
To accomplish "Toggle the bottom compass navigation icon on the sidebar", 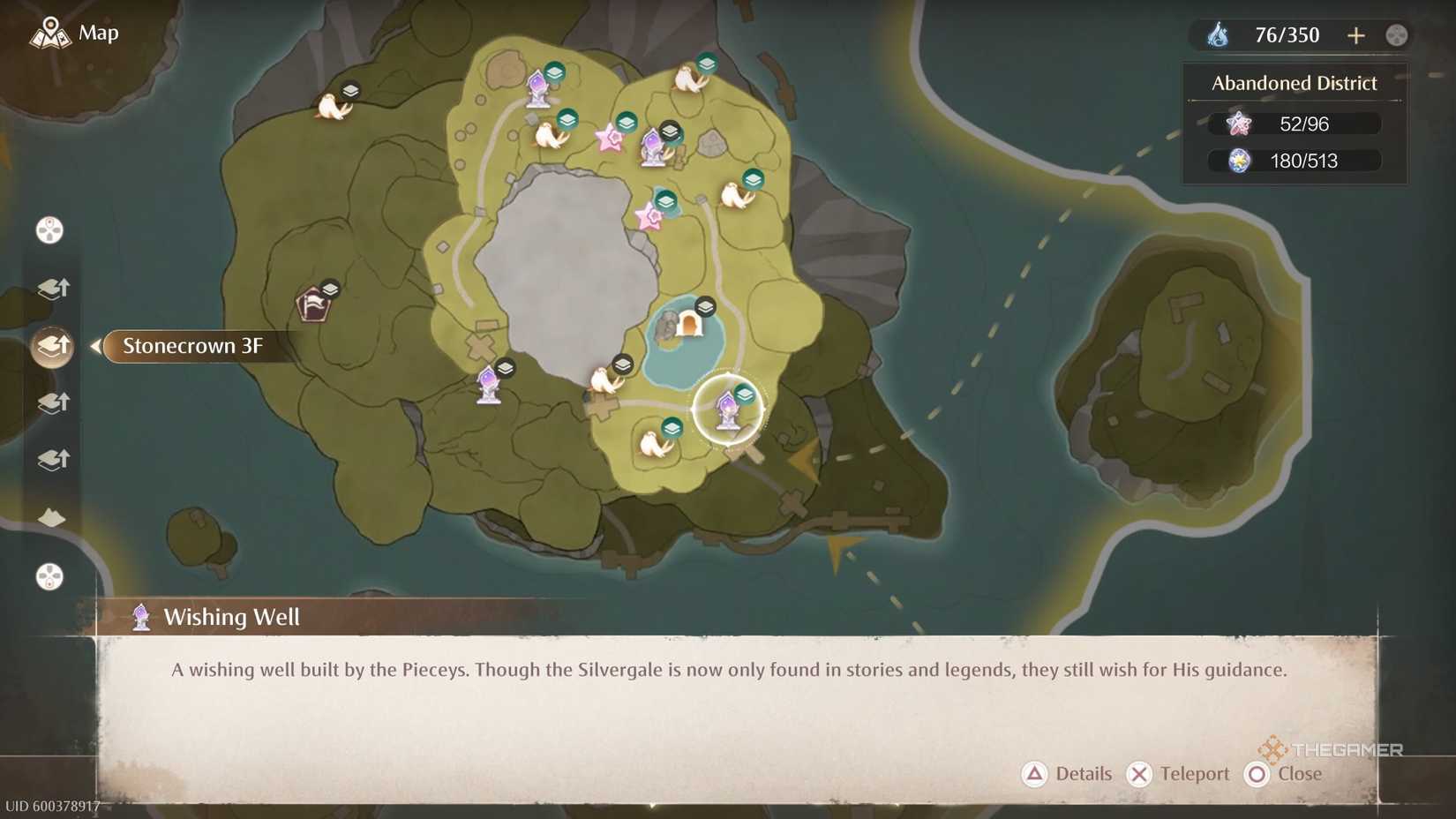I will [49, 577].
